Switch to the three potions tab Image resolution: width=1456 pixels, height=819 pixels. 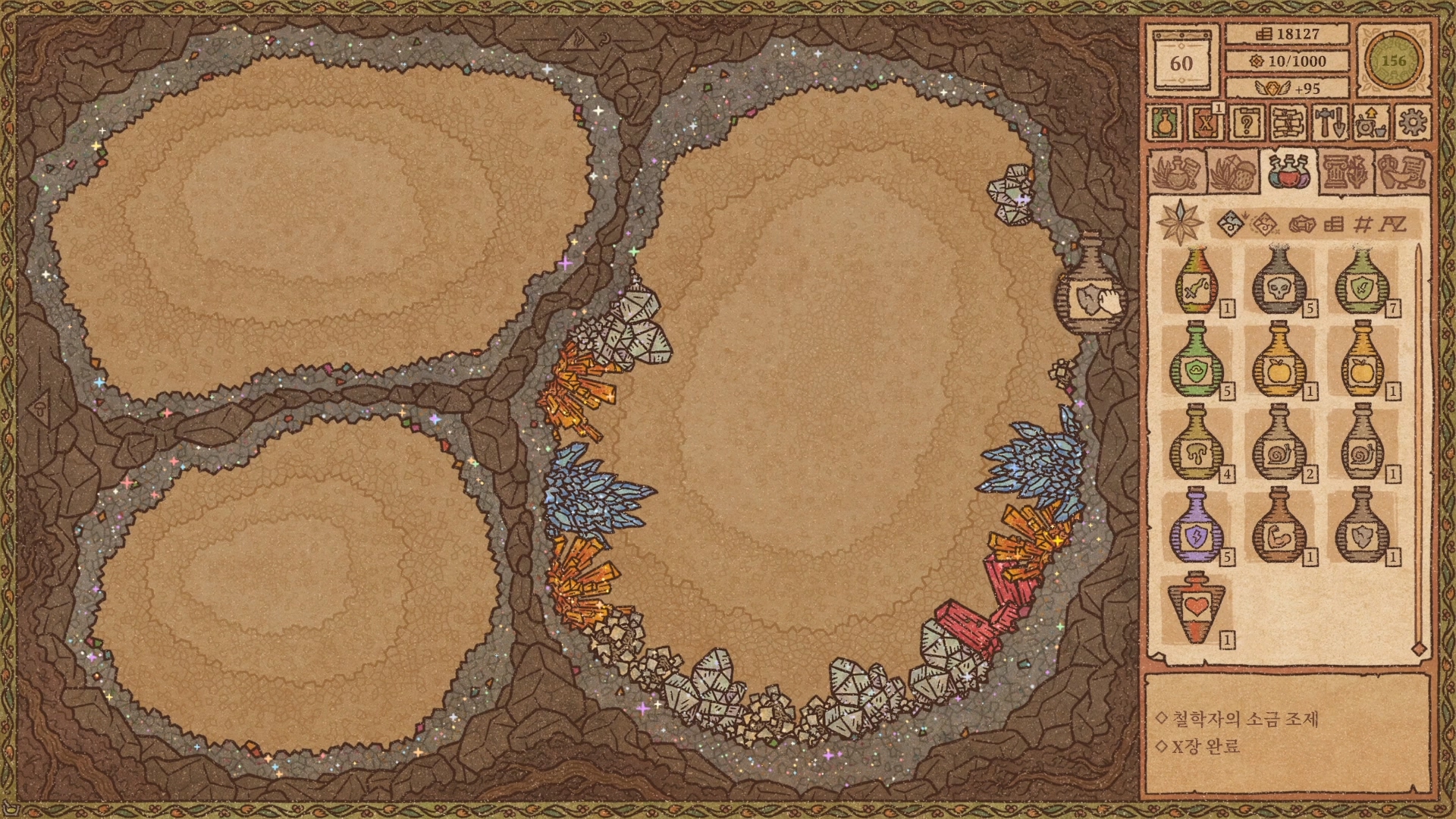(x=1288, y=172)
